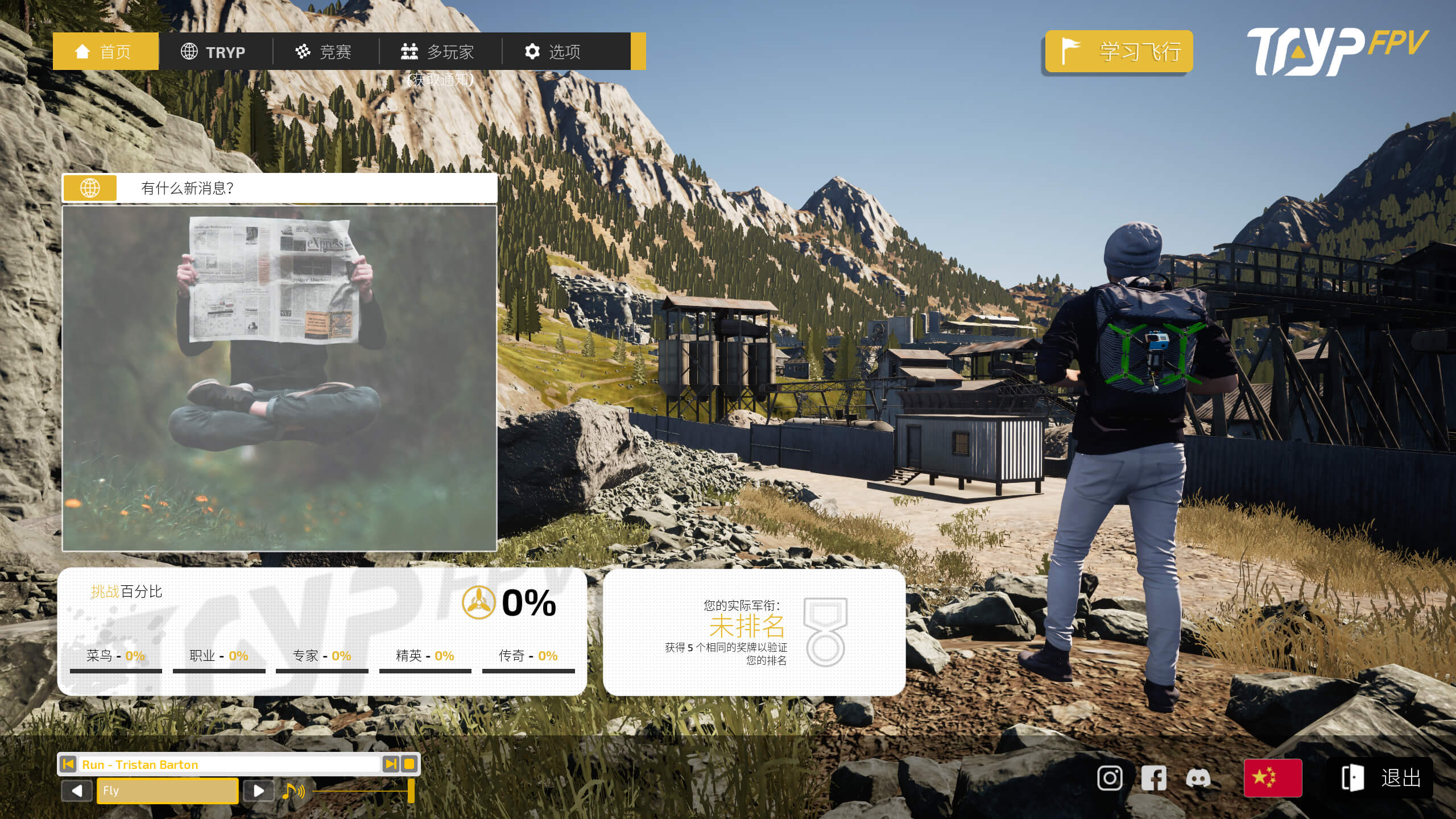Join the Discord server link
This screenshot has width=1456, height=819.
(x=1198, y=778)
